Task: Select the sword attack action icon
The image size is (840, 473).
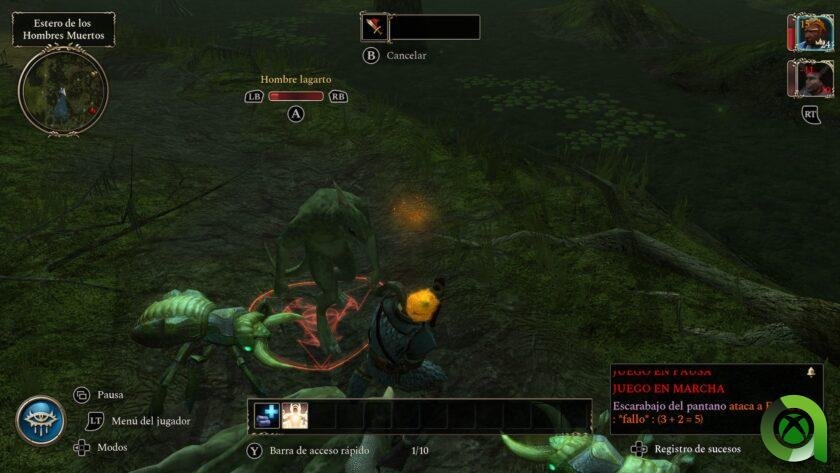Action: coord(374,27)
